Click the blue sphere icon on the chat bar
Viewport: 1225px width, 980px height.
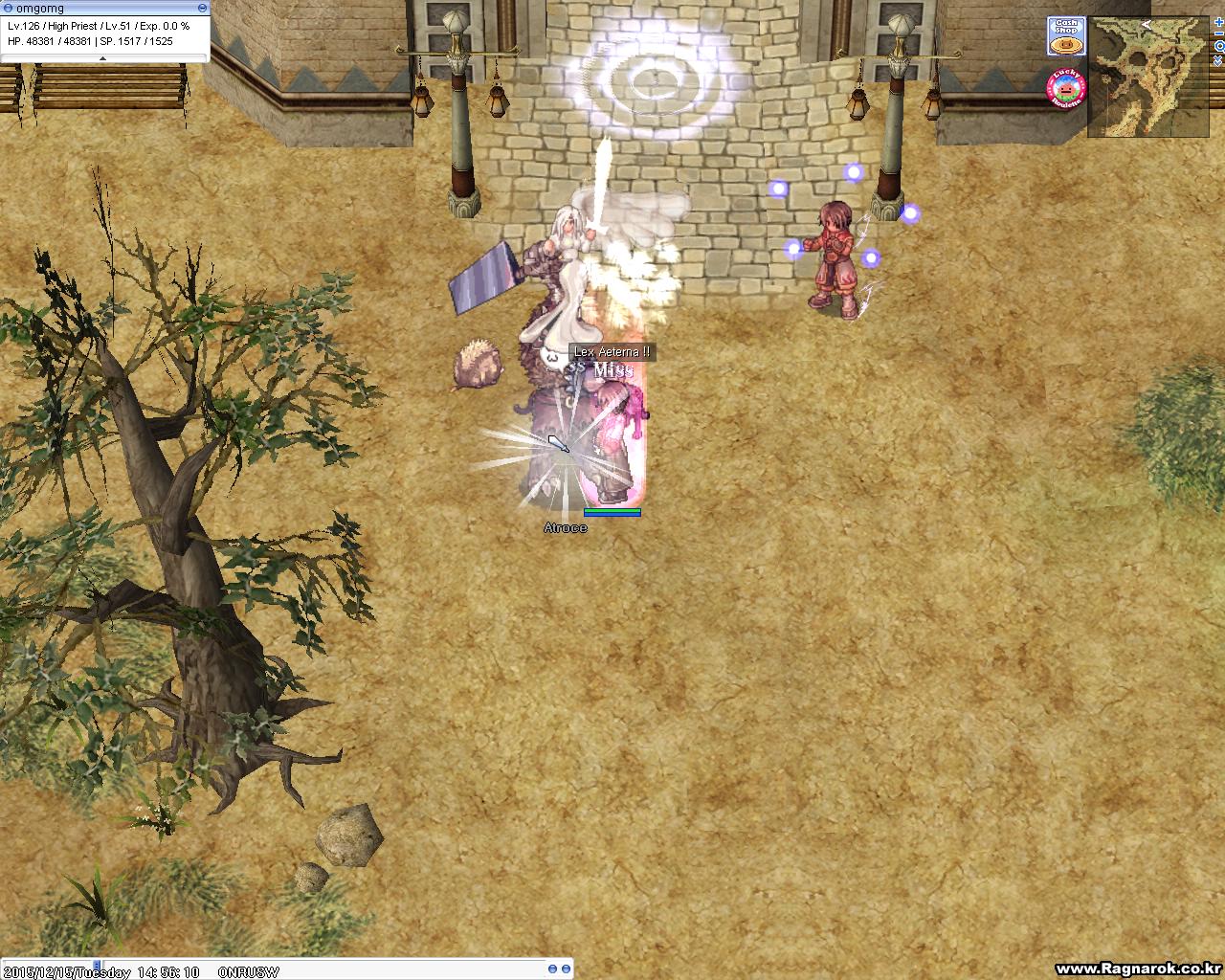click(x=552, y=968)
